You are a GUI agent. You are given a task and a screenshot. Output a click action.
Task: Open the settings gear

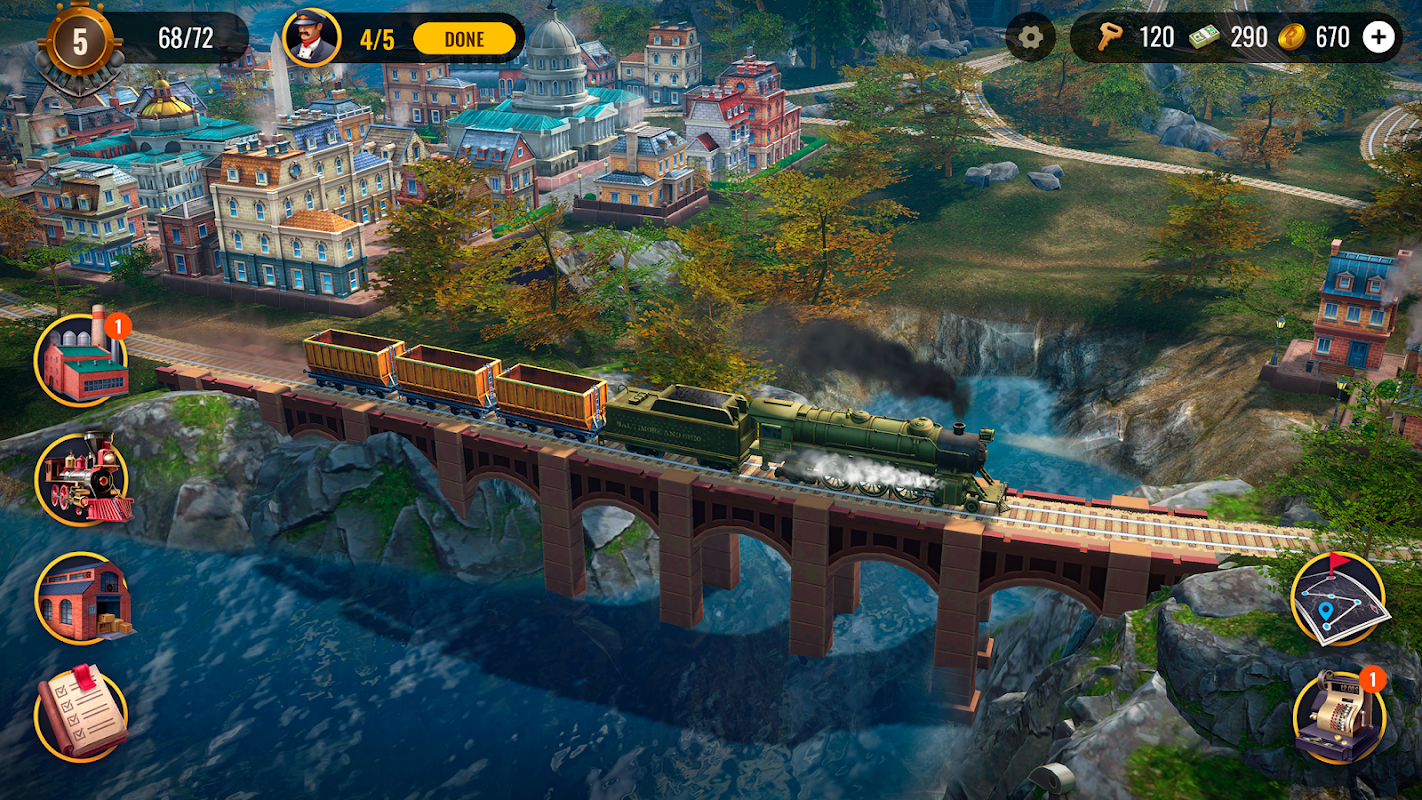(1030, 38)
